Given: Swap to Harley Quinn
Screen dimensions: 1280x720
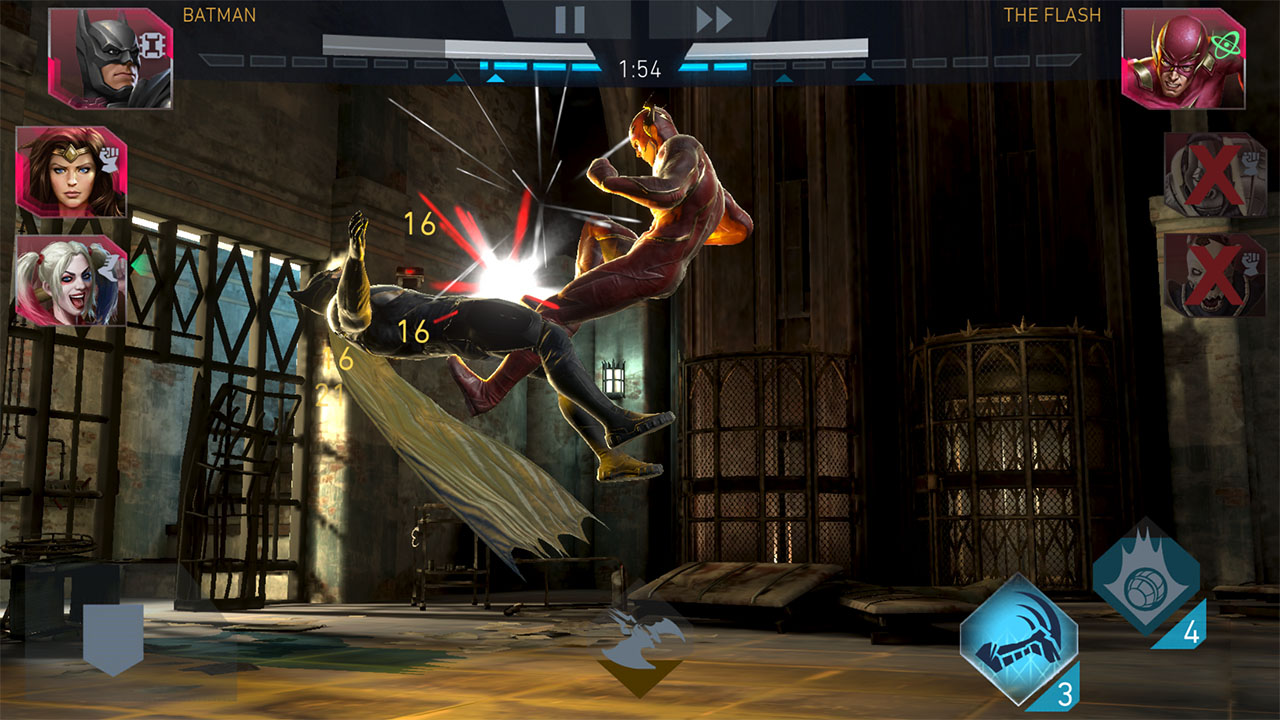Looking at the screenshot, I should tap(70, 280).
